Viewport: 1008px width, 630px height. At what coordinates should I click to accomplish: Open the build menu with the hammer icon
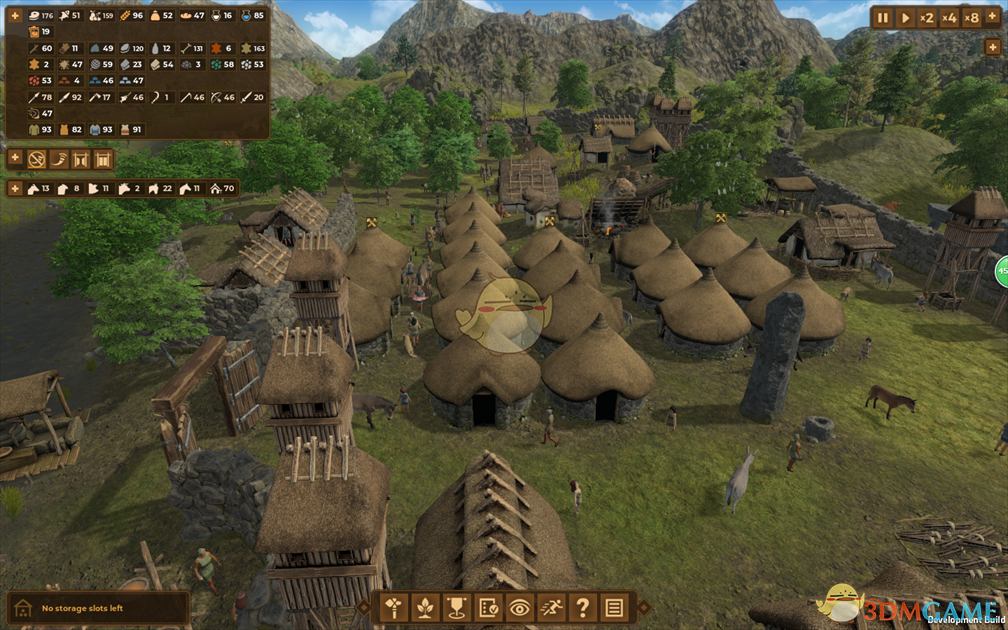click(393, 606)
